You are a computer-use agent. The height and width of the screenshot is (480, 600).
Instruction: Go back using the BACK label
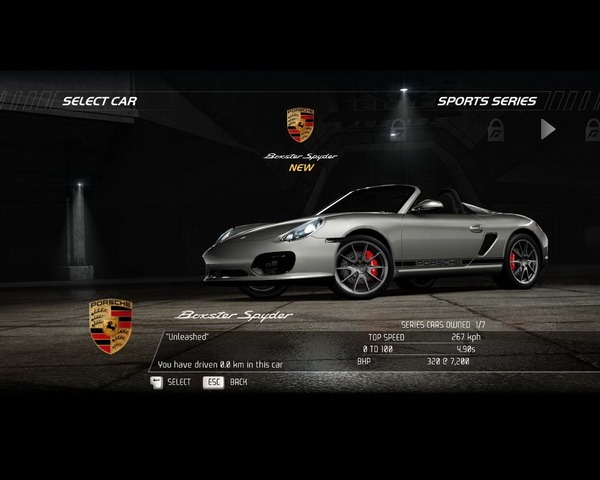point(238,382)
